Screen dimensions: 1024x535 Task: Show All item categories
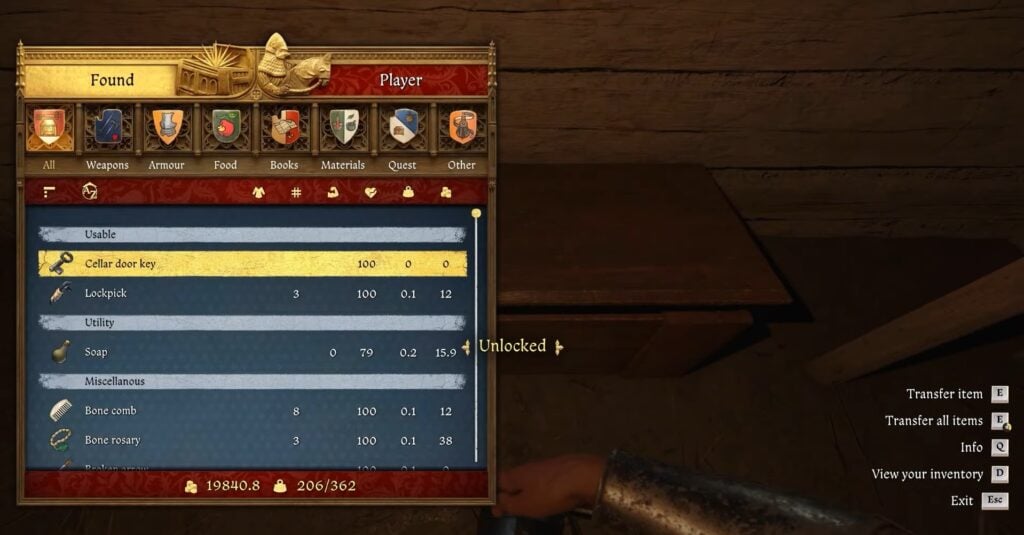click(48, 130)
